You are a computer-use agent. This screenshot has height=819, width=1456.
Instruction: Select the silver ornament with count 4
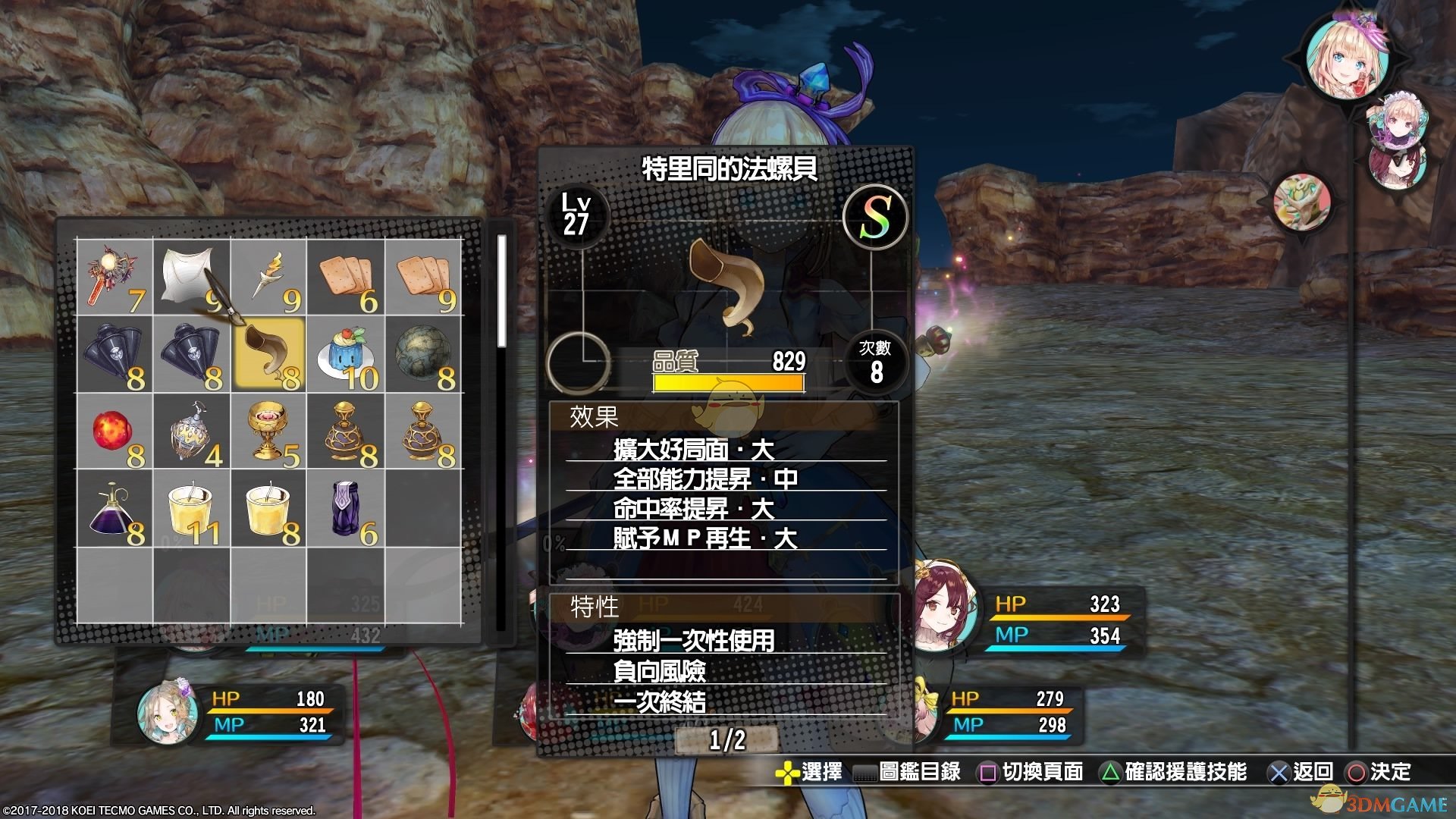coord(192,432)
